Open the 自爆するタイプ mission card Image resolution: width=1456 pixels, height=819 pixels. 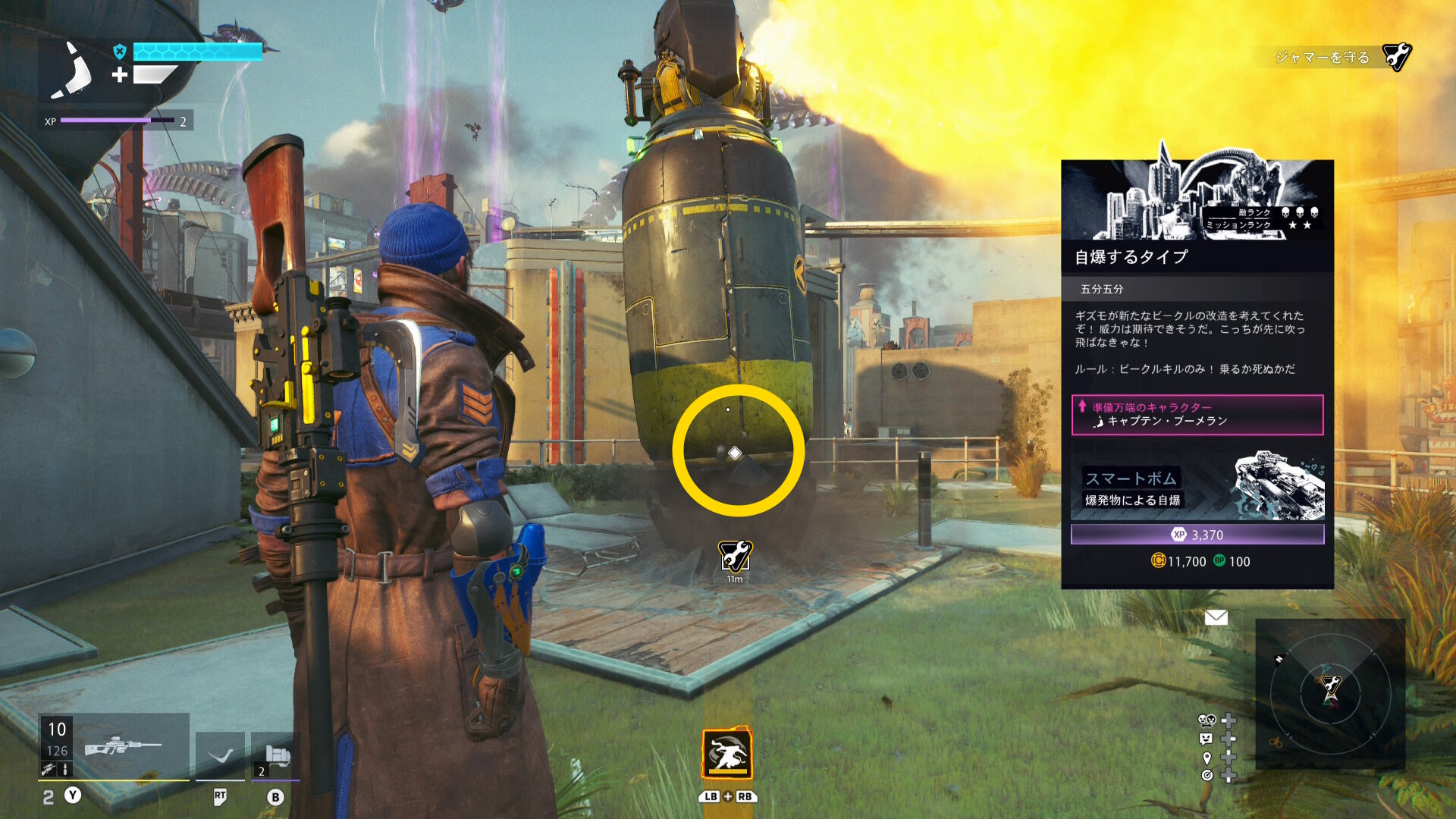point(1197,256)
